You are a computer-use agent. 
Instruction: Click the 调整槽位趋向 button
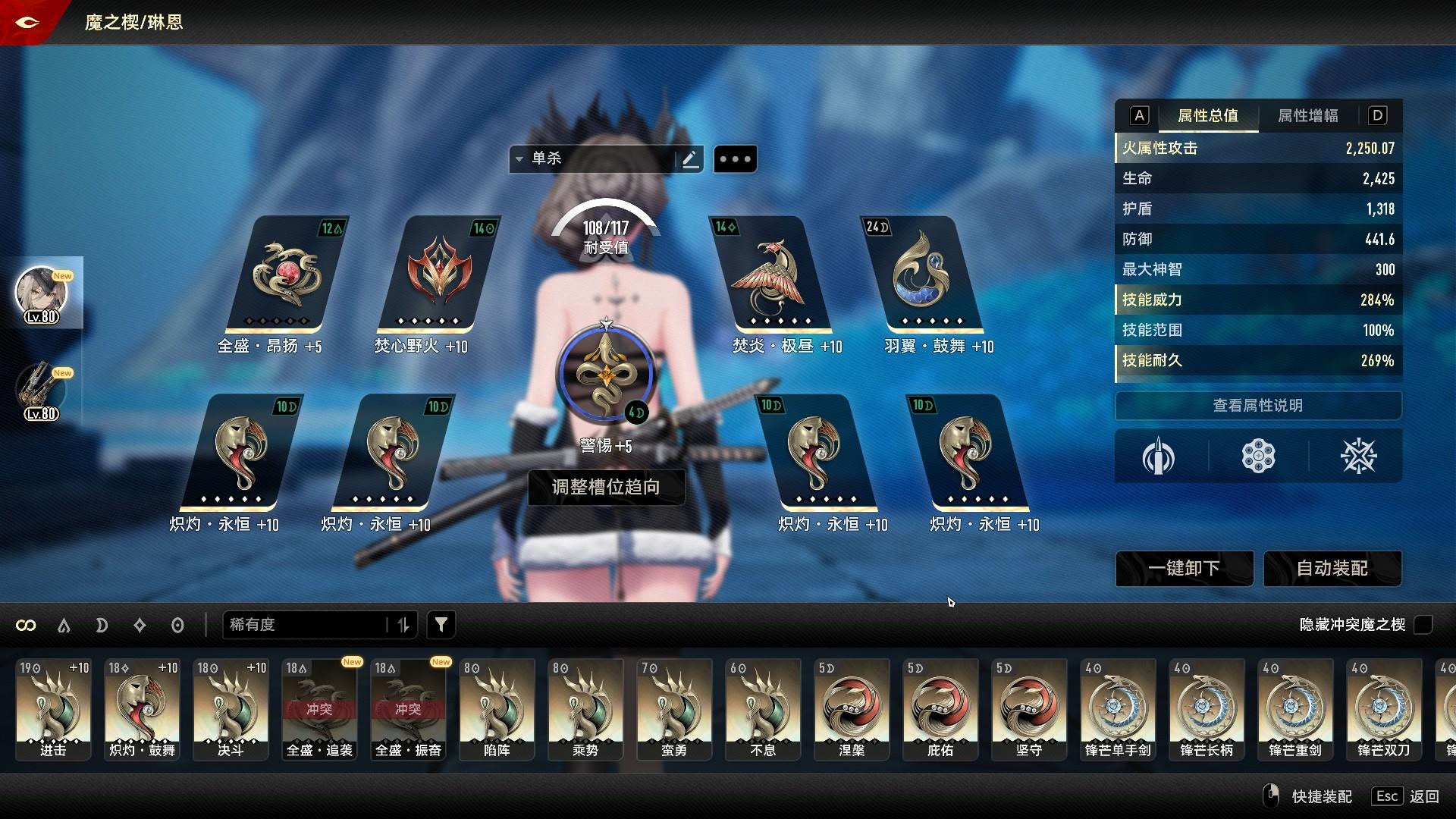coord(606,487)
